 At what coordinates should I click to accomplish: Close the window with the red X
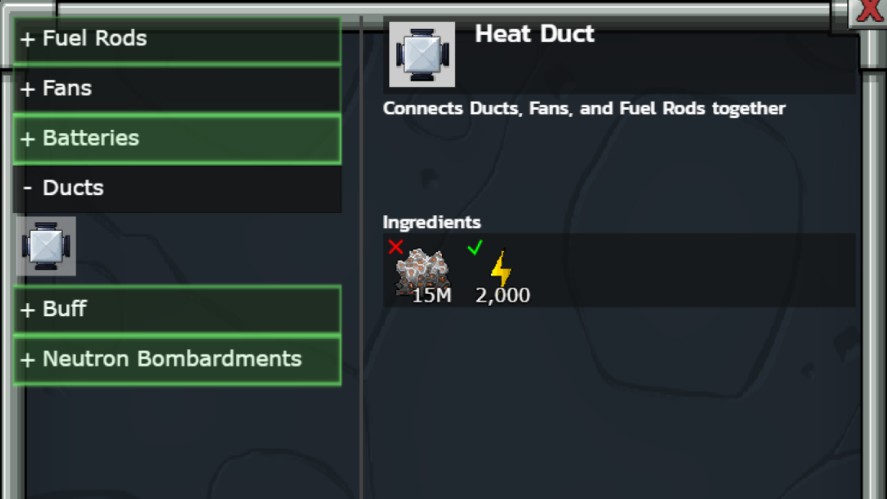pos(869,11)
